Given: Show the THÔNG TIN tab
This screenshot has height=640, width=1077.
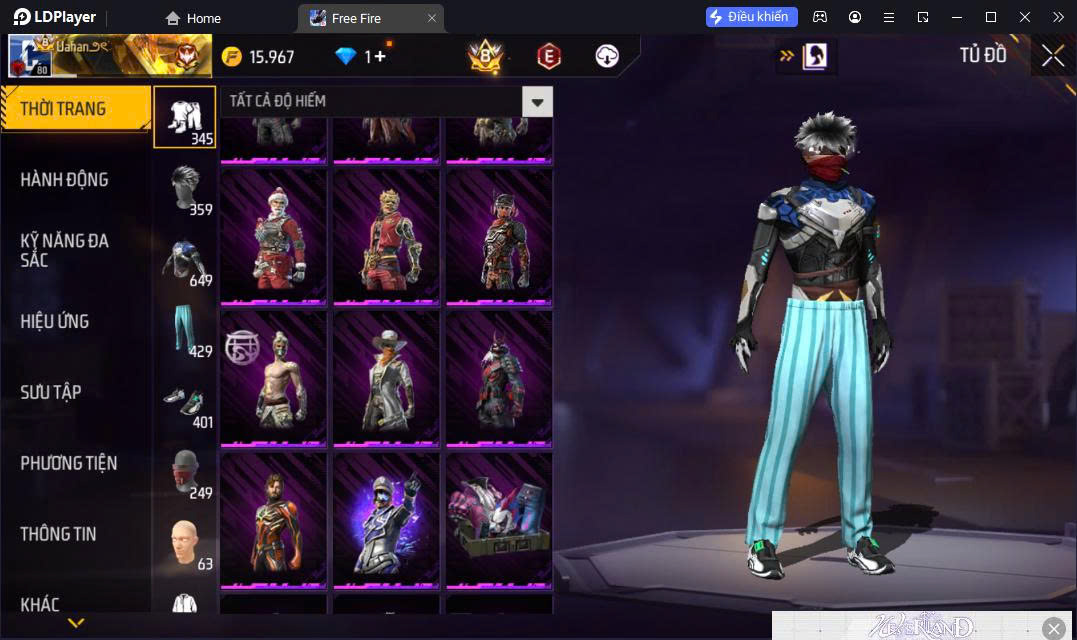Looking at the screenshot, I should click(x=58, y=534).
